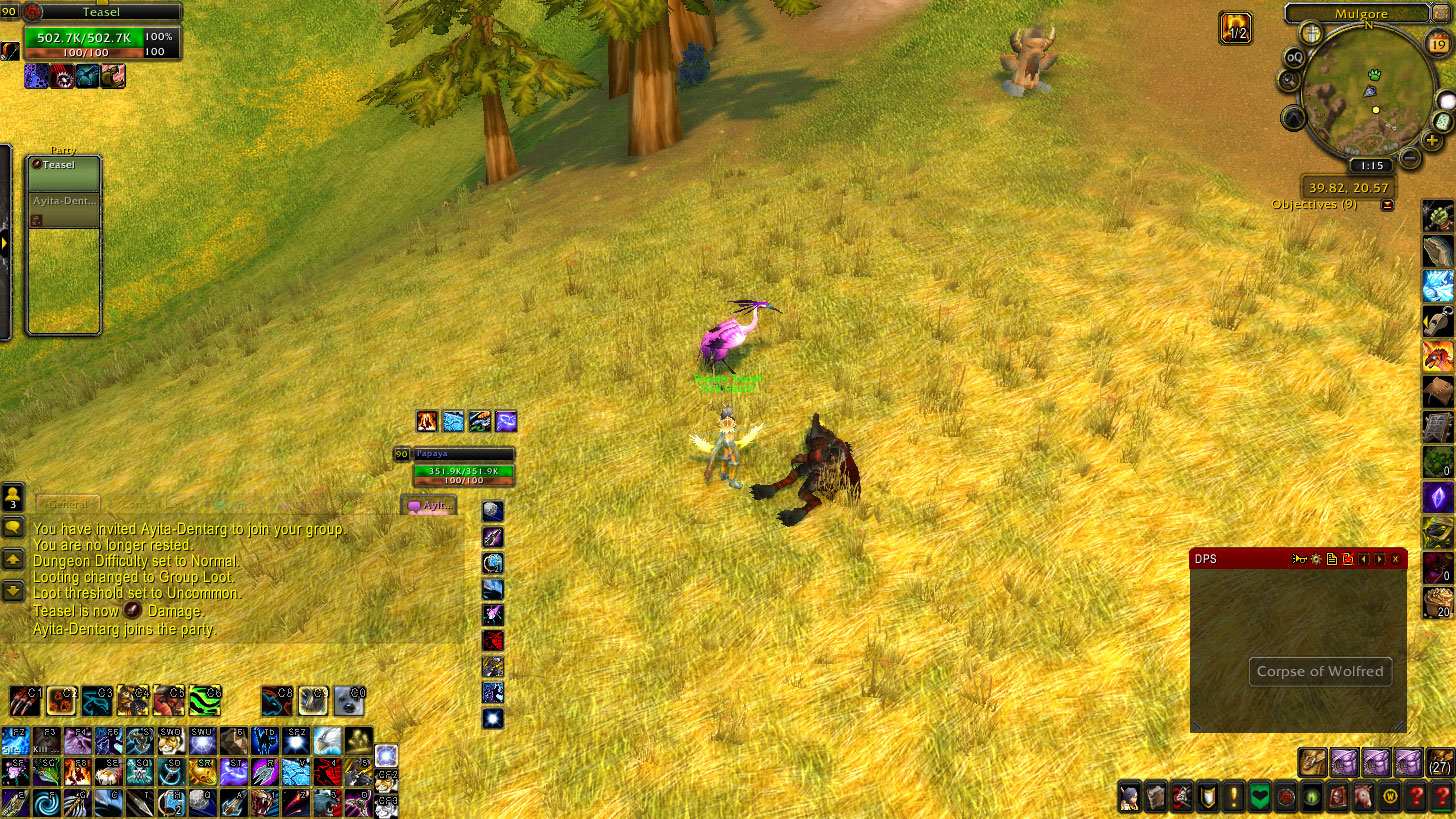Open the calendar showing day 19
Screen dimensions: 1456x819
pos(1435,43)
